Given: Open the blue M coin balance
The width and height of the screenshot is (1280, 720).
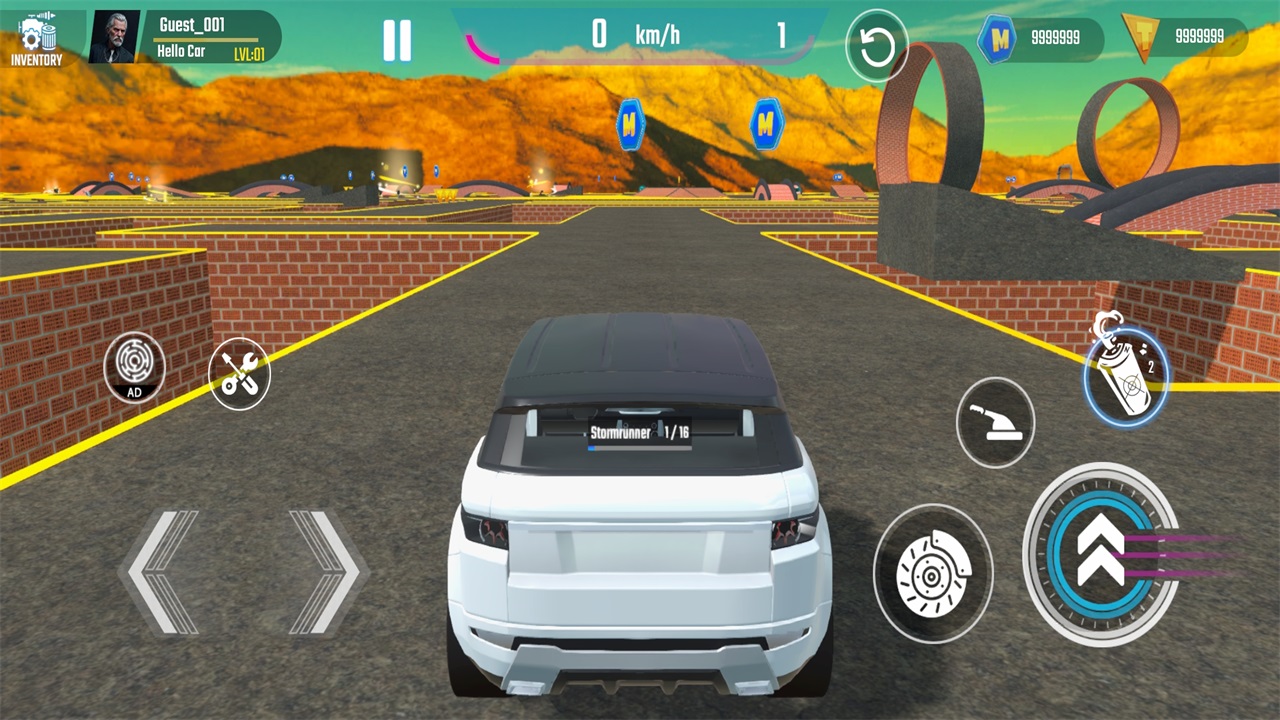Looking at the screenshot, I should [1040, 39].
